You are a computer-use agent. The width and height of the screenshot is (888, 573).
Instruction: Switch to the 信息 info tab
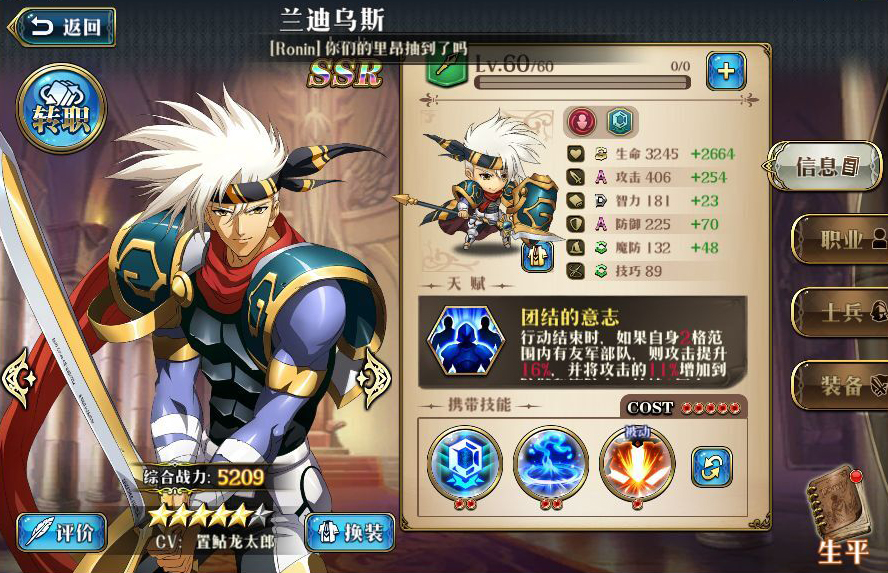click(827, 166)
